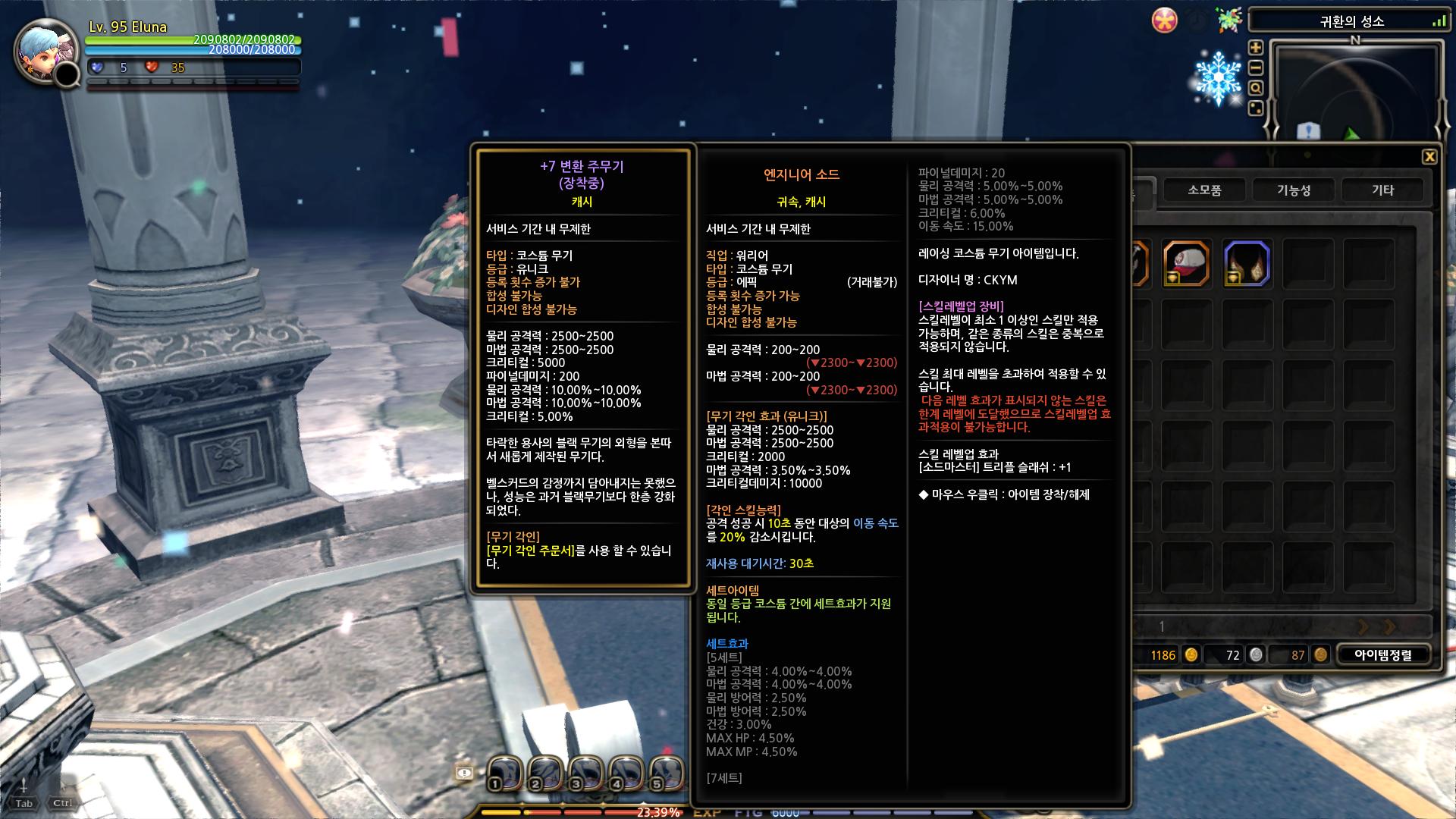Open the pink round flower icon
The image size is (1456, 819).
coord(1165,20)
